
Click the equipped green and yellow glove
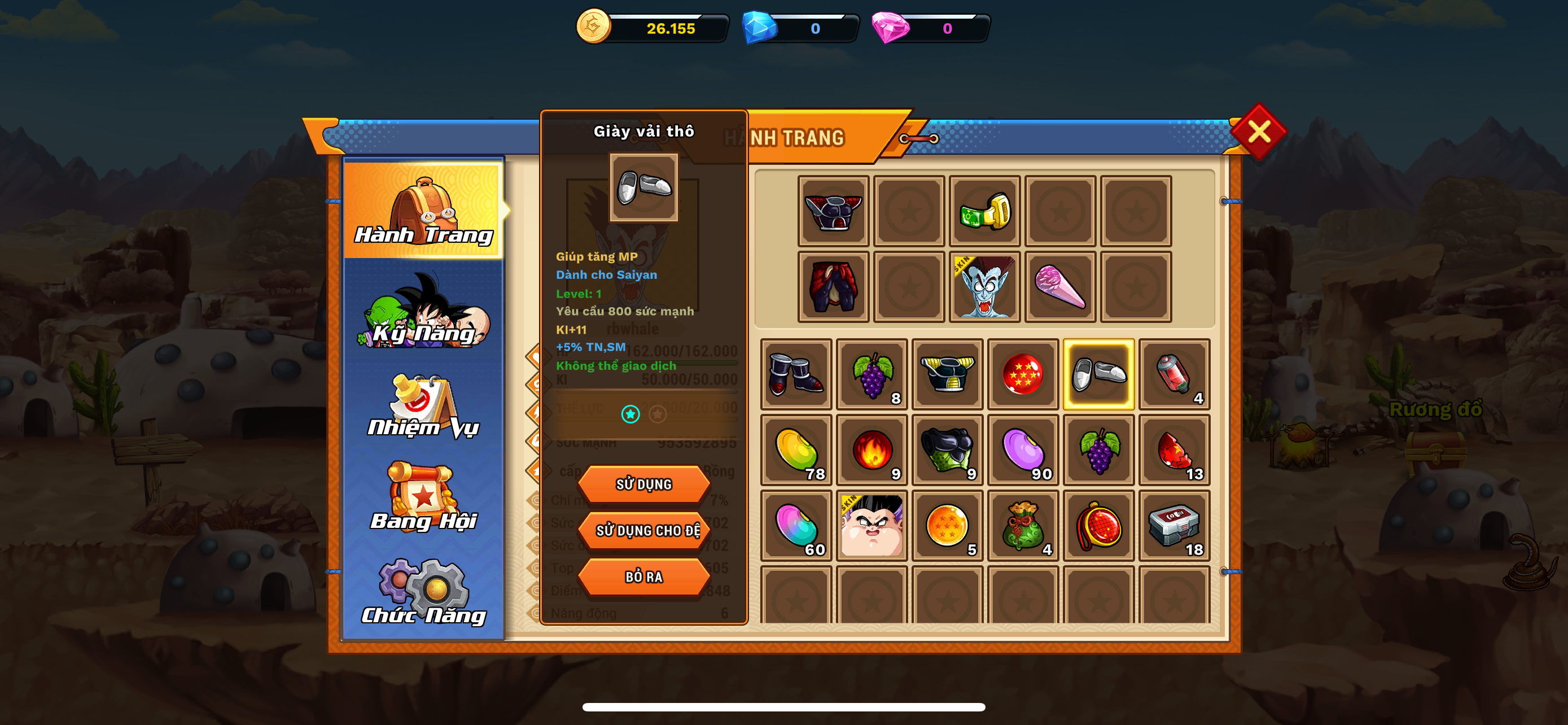984,211
